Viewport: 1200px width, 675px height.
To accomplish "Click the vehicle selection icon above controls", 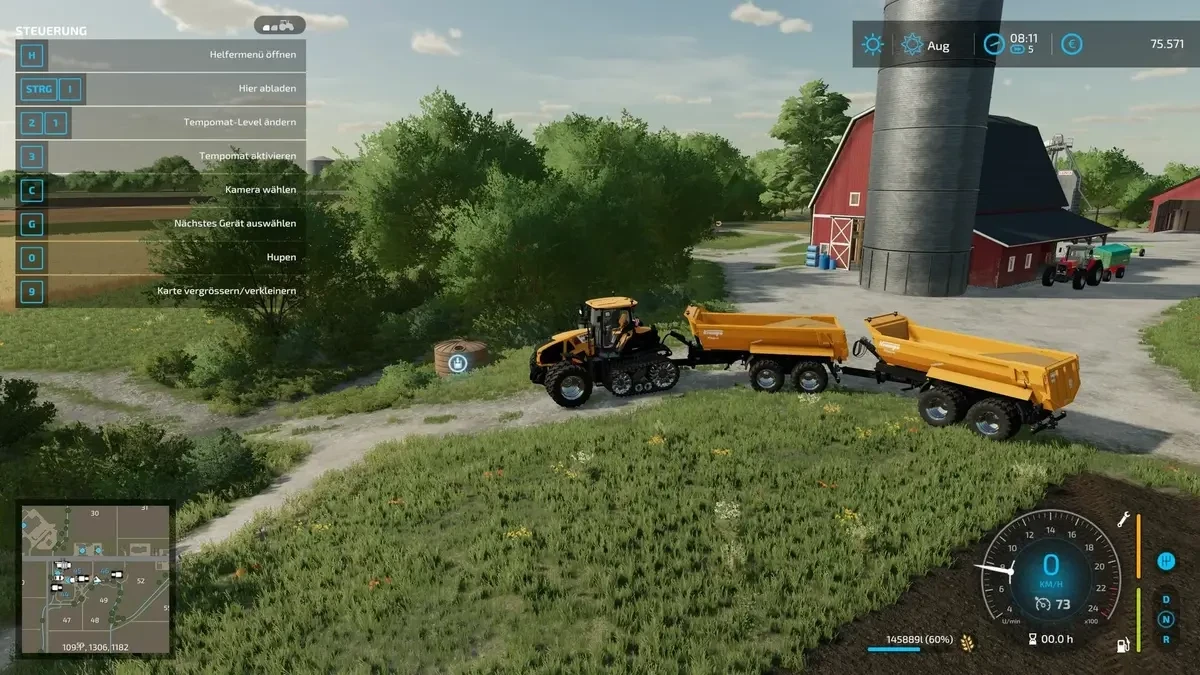I will [x=279, y=24].
